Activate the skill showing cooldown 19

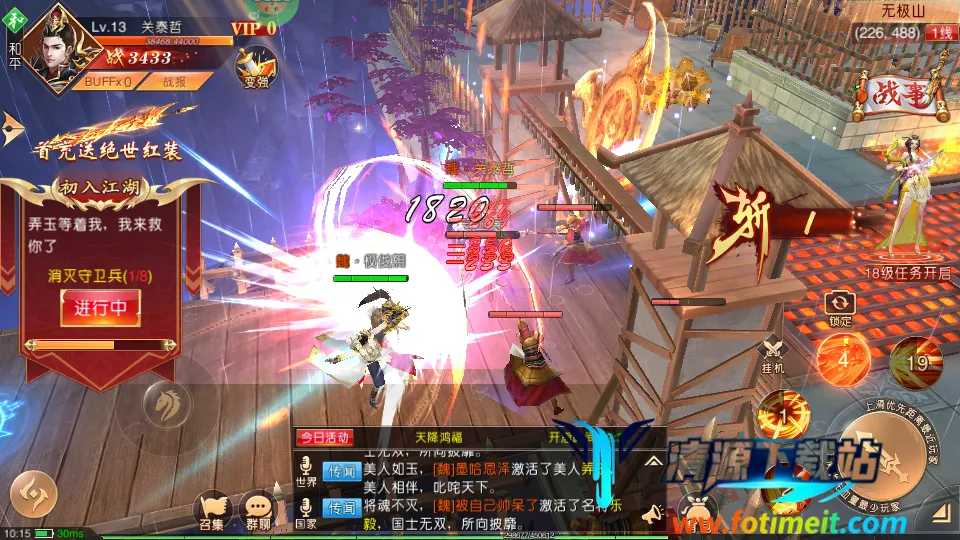coord(916,362)
